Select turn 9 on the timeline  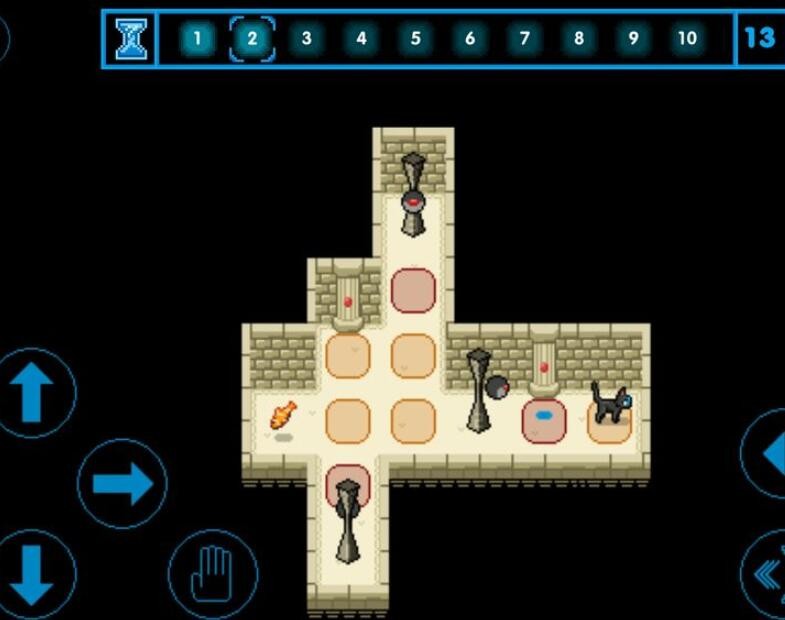tap(632, 39)
